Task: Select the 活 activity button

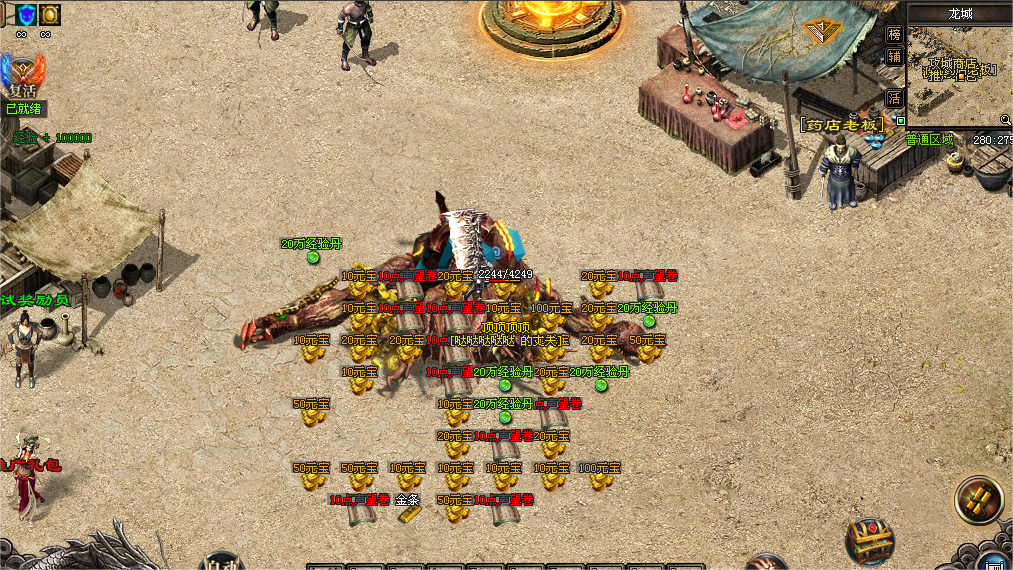Action: coord(895,98)
